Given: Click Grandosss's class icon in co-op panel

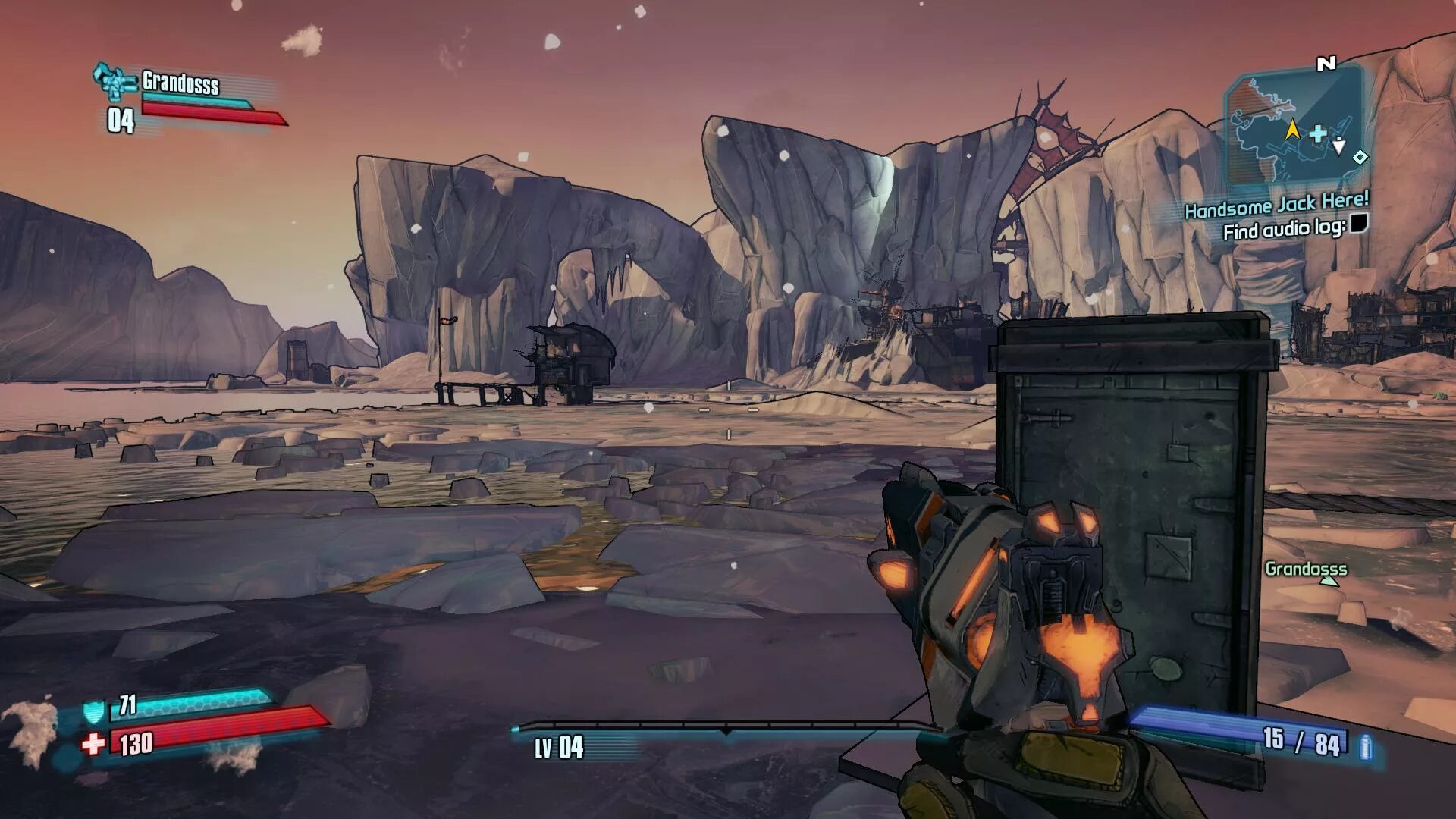Looking at the screenshot, I should point(114,81).
